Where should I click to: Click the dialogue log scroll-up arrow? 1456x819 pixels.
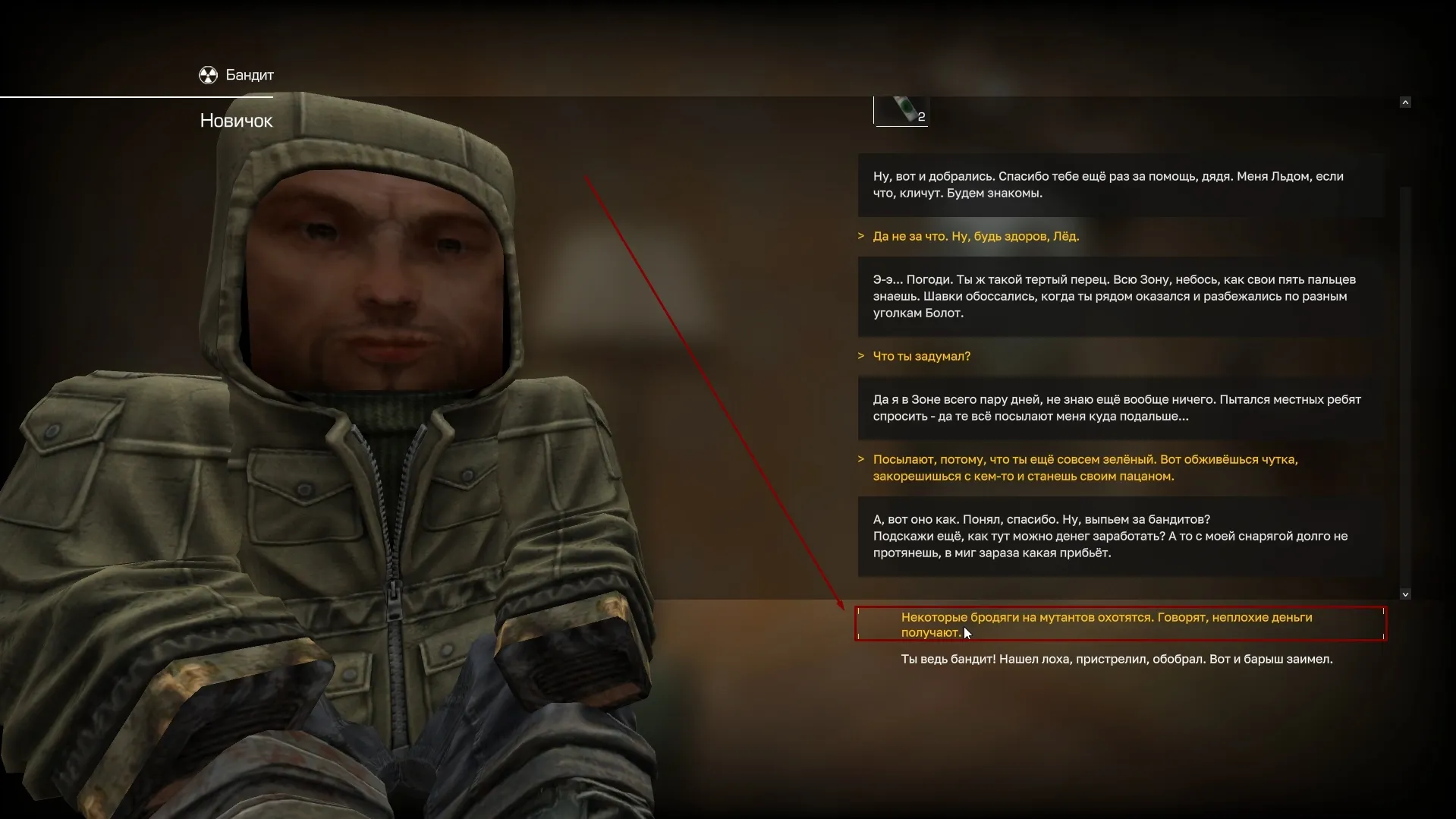pyautogui.click(x=1405, y=102)
